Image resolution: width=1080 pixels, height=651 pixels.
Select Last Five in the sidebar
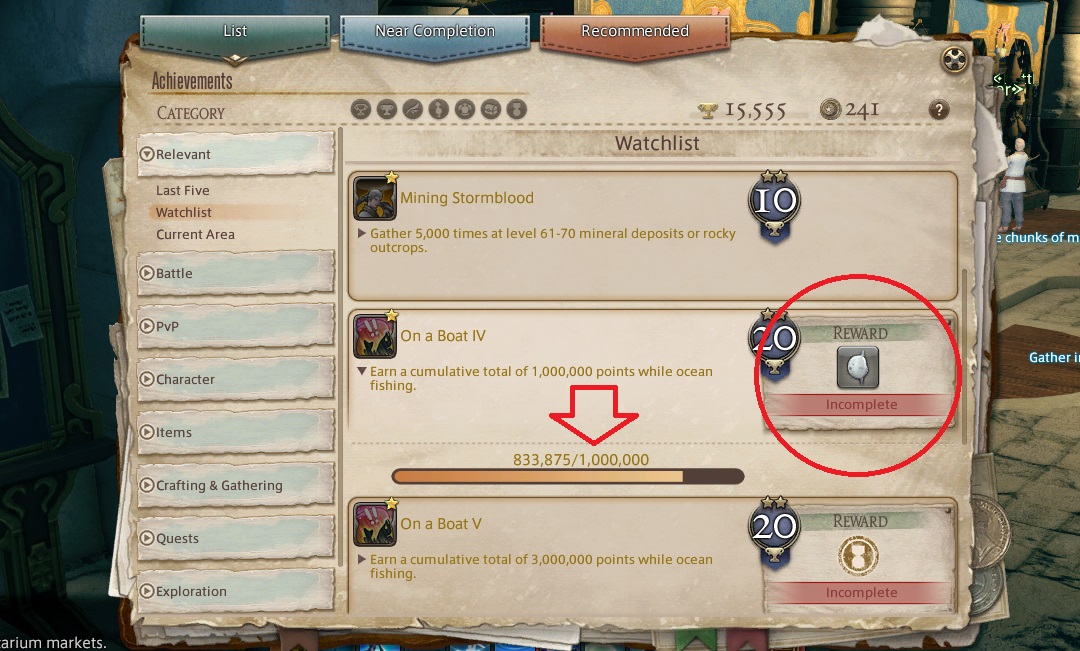pos(183,190)
